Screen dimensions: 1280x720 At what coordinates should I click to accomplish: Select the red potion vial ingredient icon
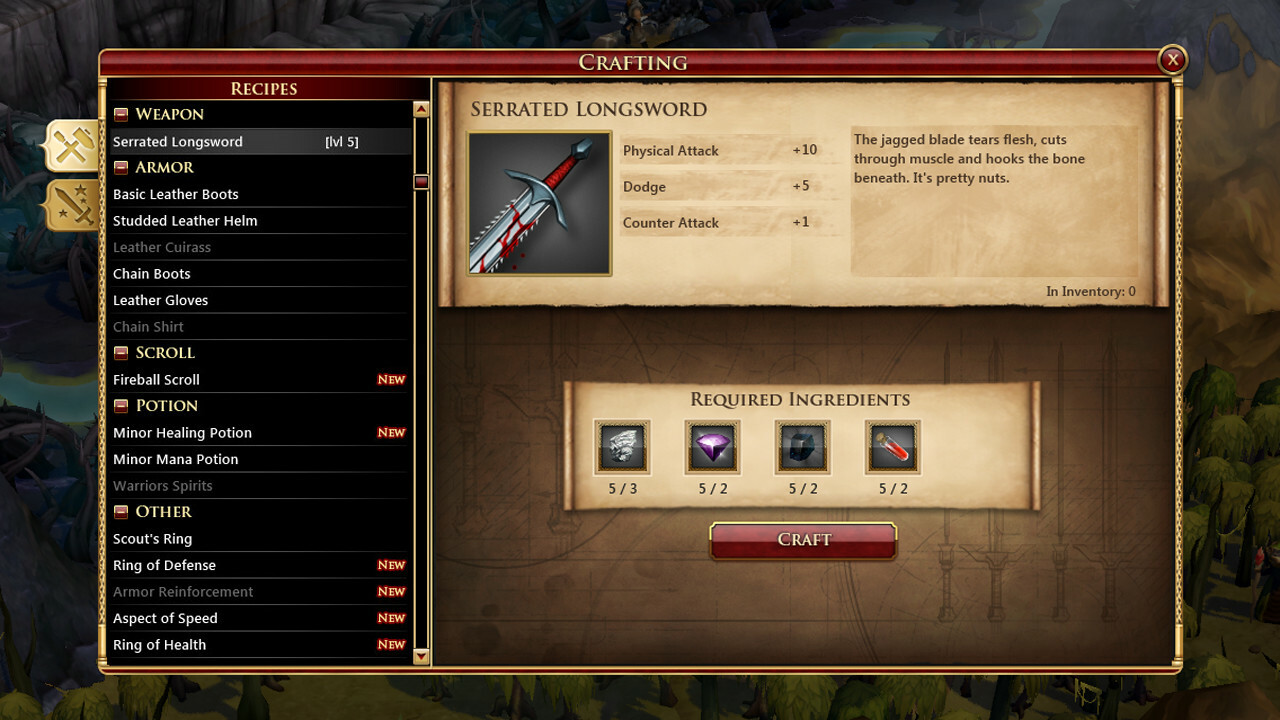892,447
